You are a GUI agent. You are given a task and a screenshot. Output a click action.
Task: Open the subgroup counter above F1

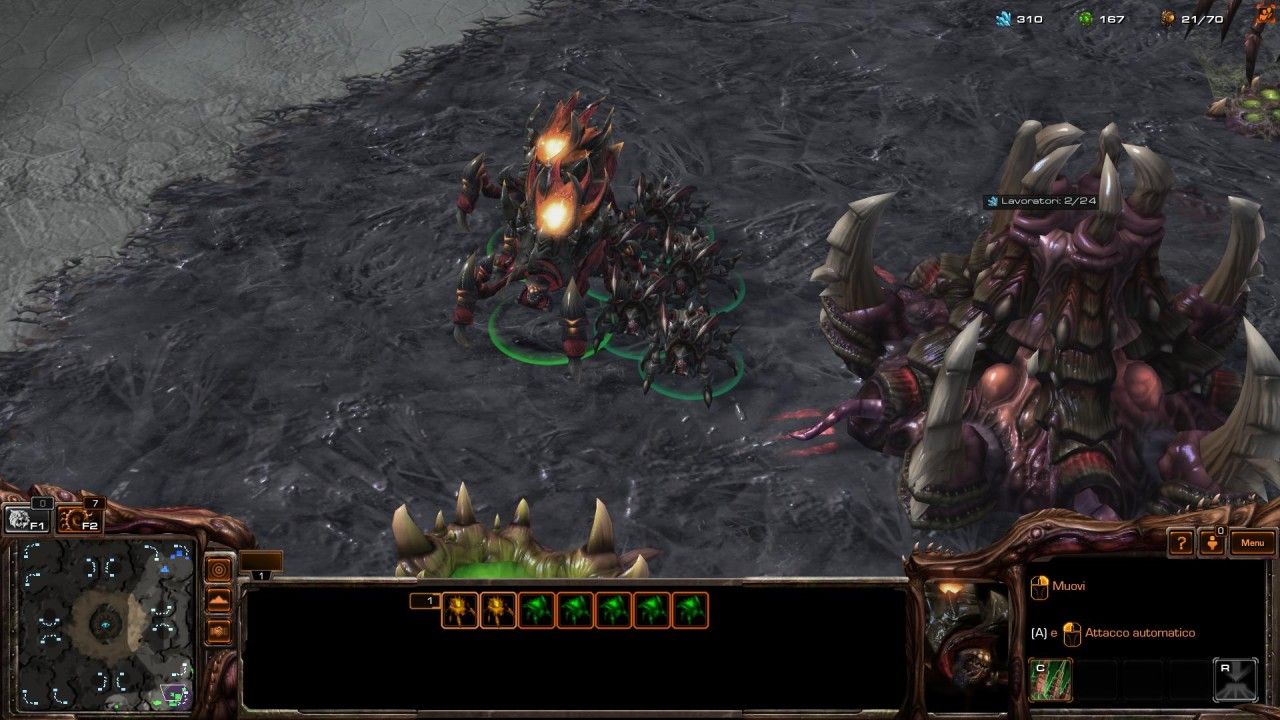click(x=42, y=504)
